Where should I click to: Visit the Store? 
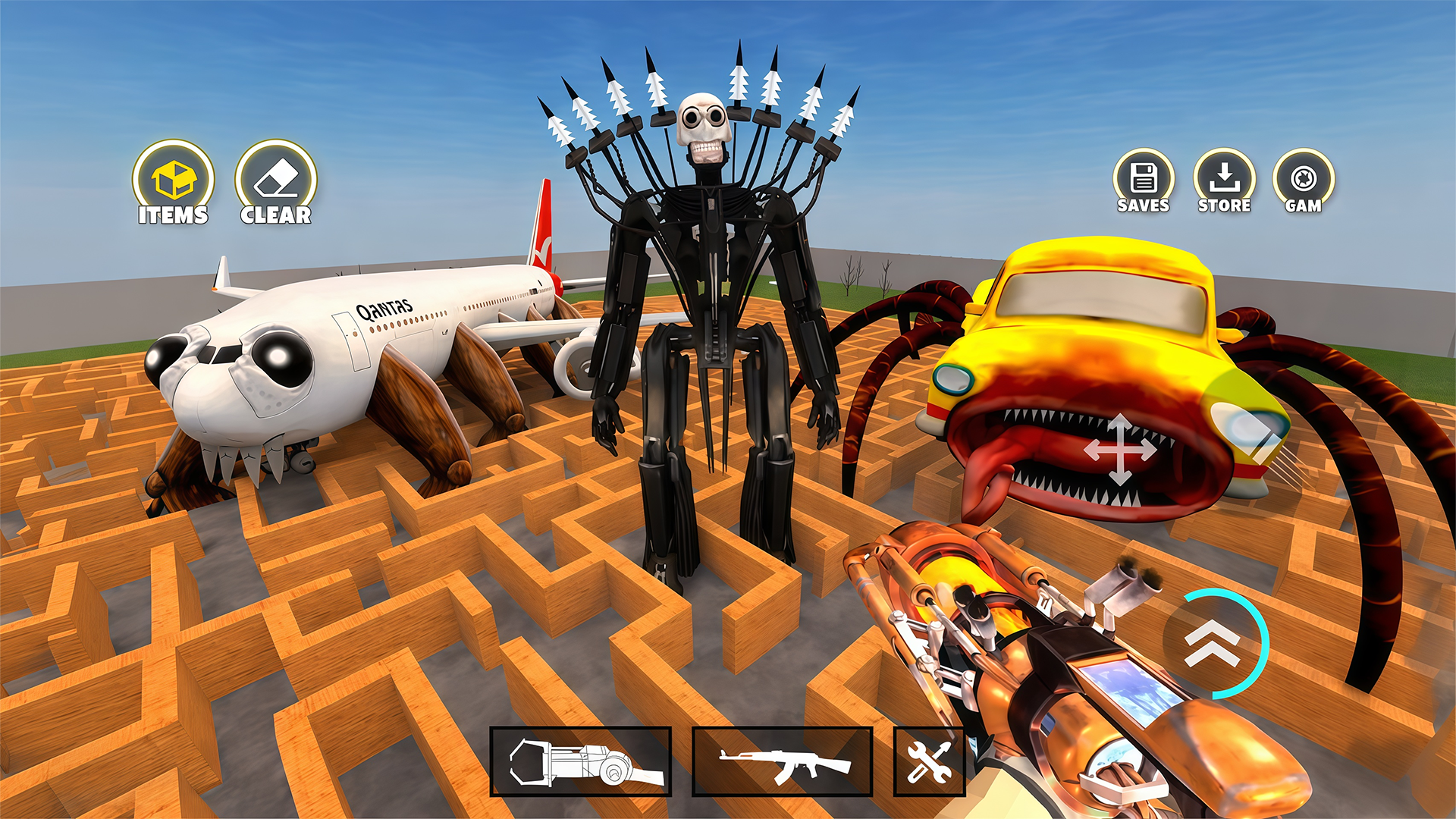pos(1224,180)
